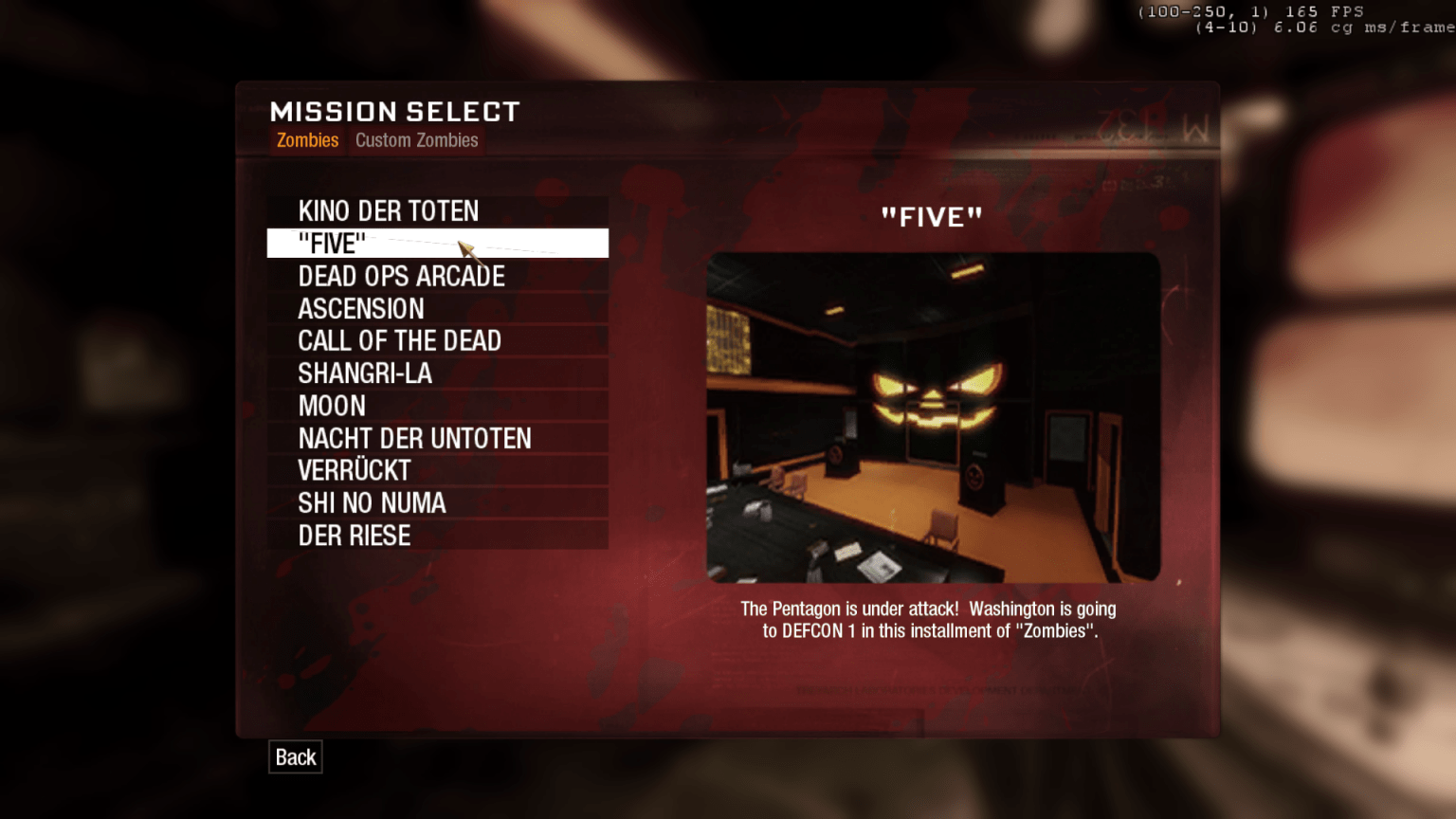The image size is (1456, 819).
Task: Click the "Five" map preview image
Action: point(930,415)
